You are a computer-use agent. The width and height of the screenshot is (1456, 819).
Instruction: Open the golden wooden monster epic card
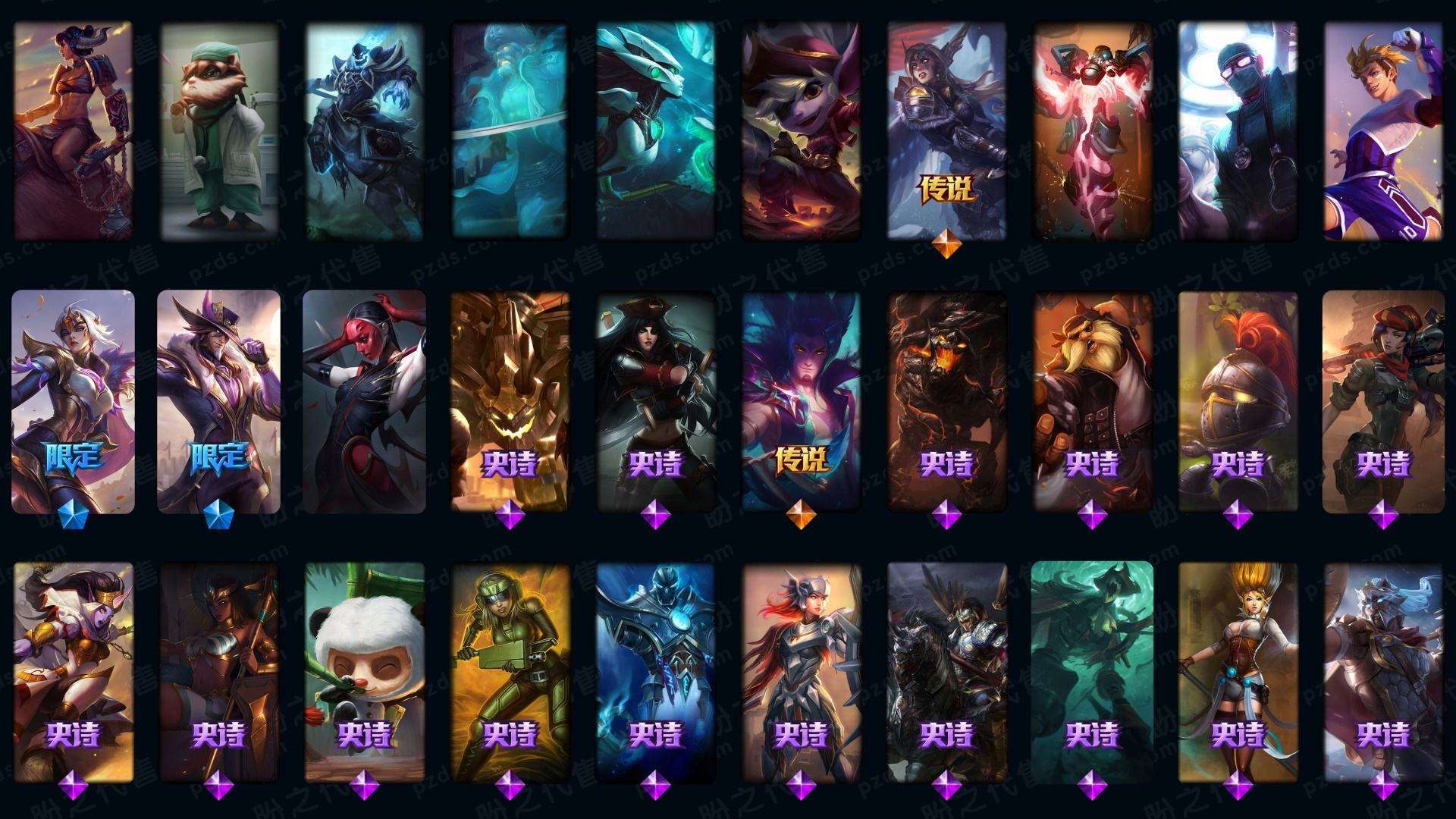point(510,400)
